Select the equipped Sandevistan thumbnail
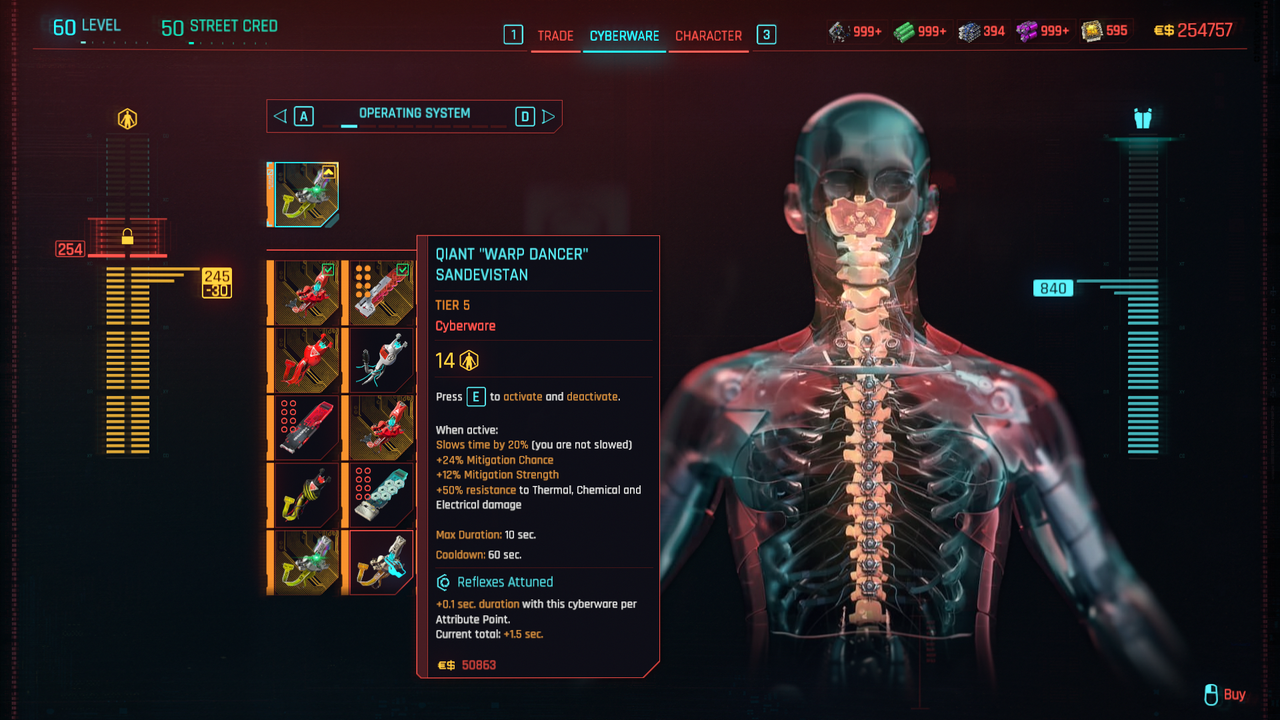The height and width of the screenshot is (720, 1280). [x=305, y=193]
